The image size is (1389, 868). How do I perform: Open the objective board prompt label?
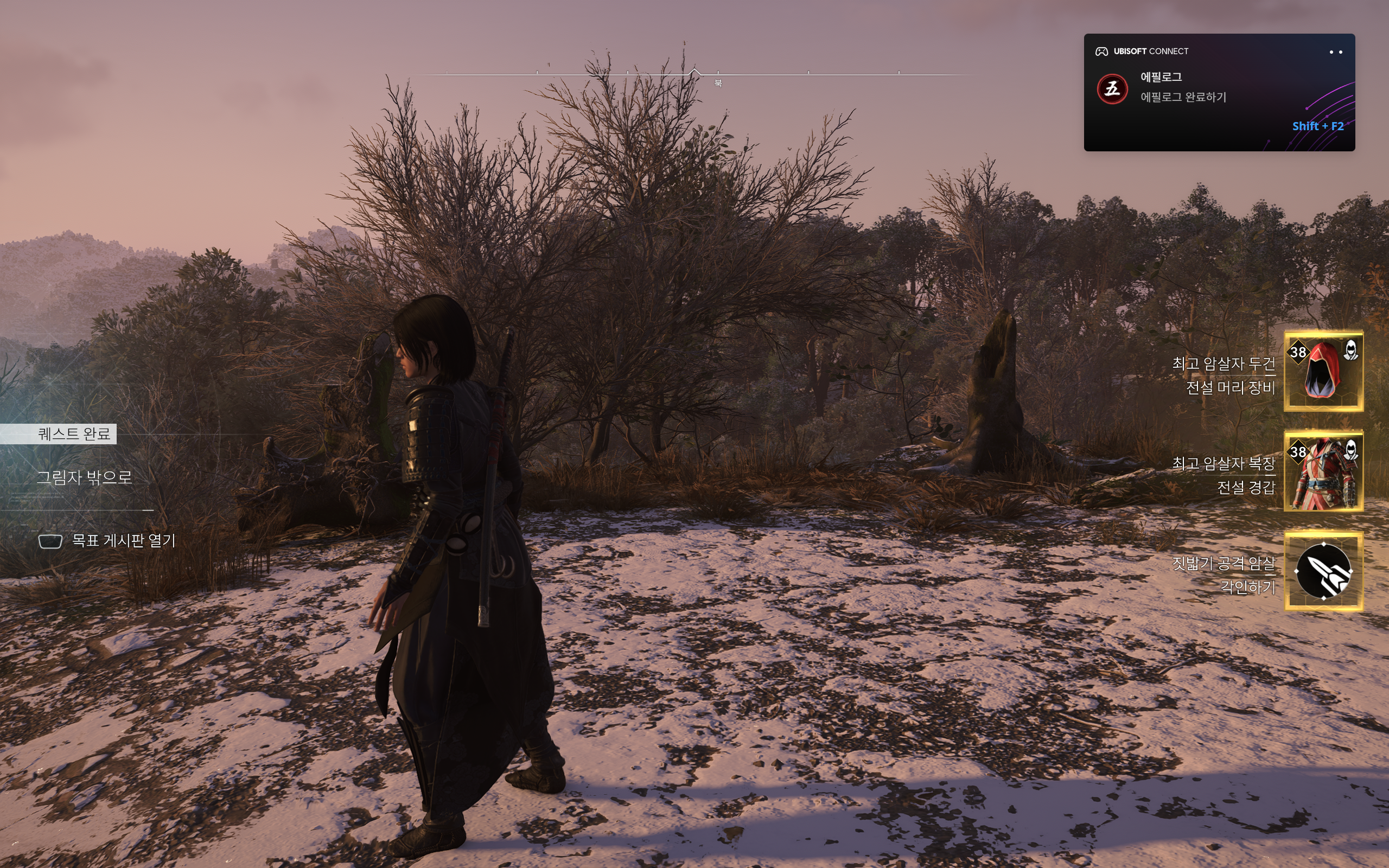123,541
